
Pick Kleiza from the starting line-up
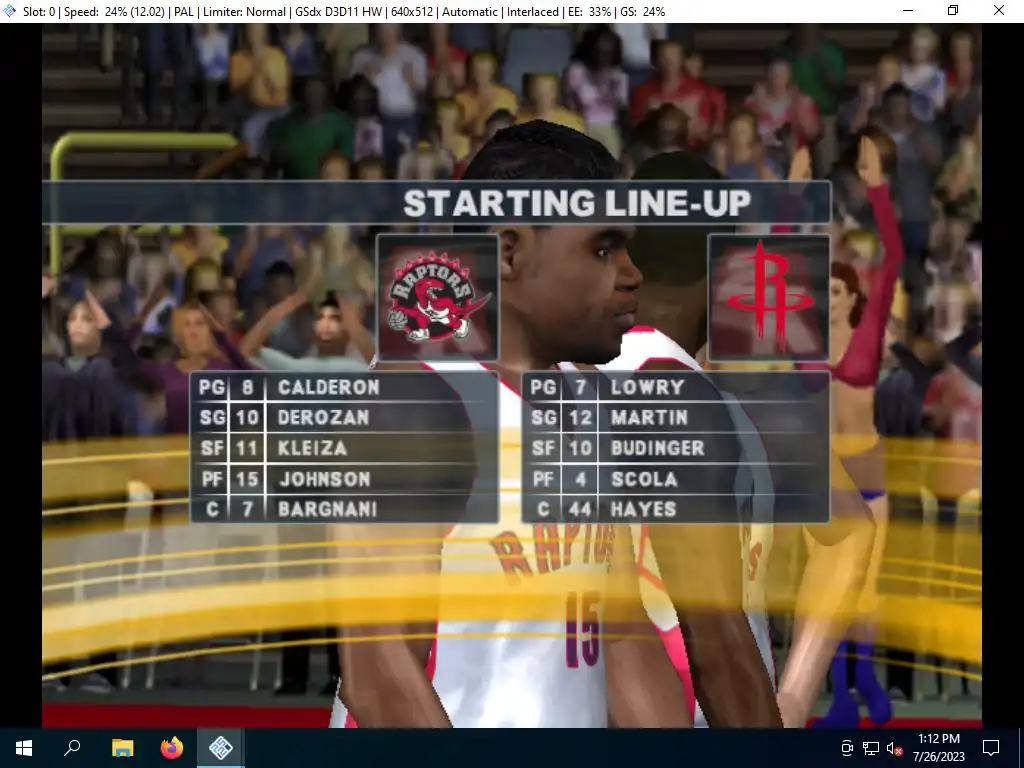pyautogui.click(x=313, y=448)
